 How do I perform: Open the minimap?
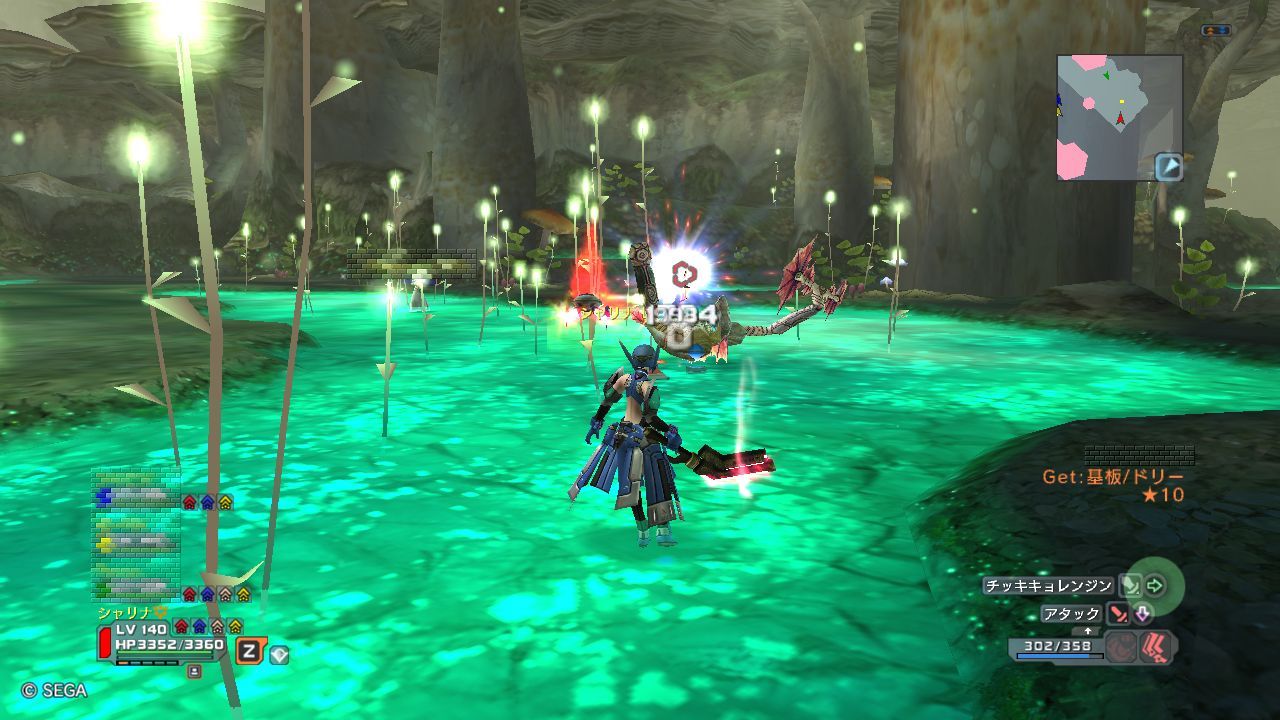1119,117
